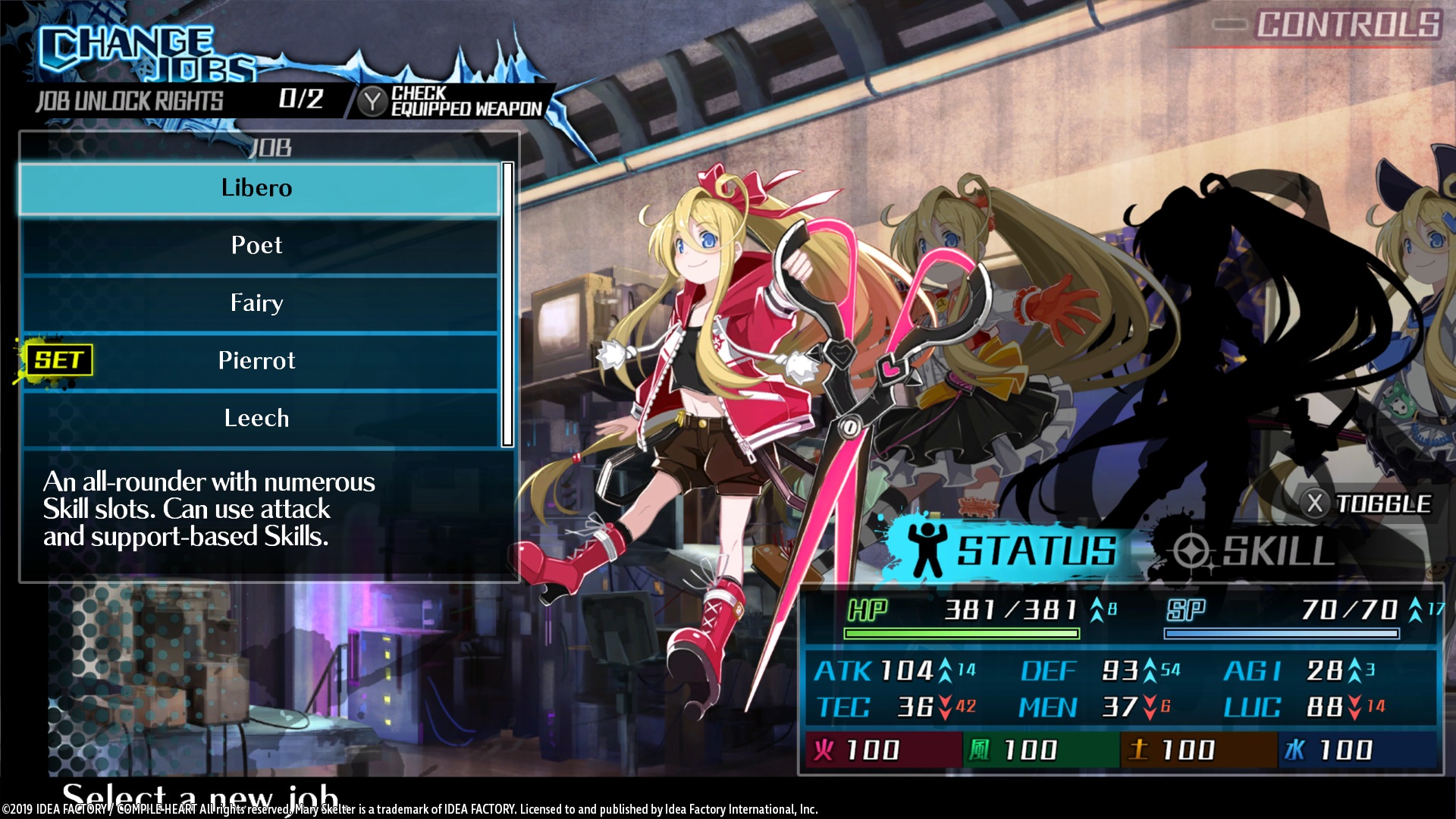This screenshot has width=1456, height=819.
Task: Select the Libero job
Action: pos(258,188)
